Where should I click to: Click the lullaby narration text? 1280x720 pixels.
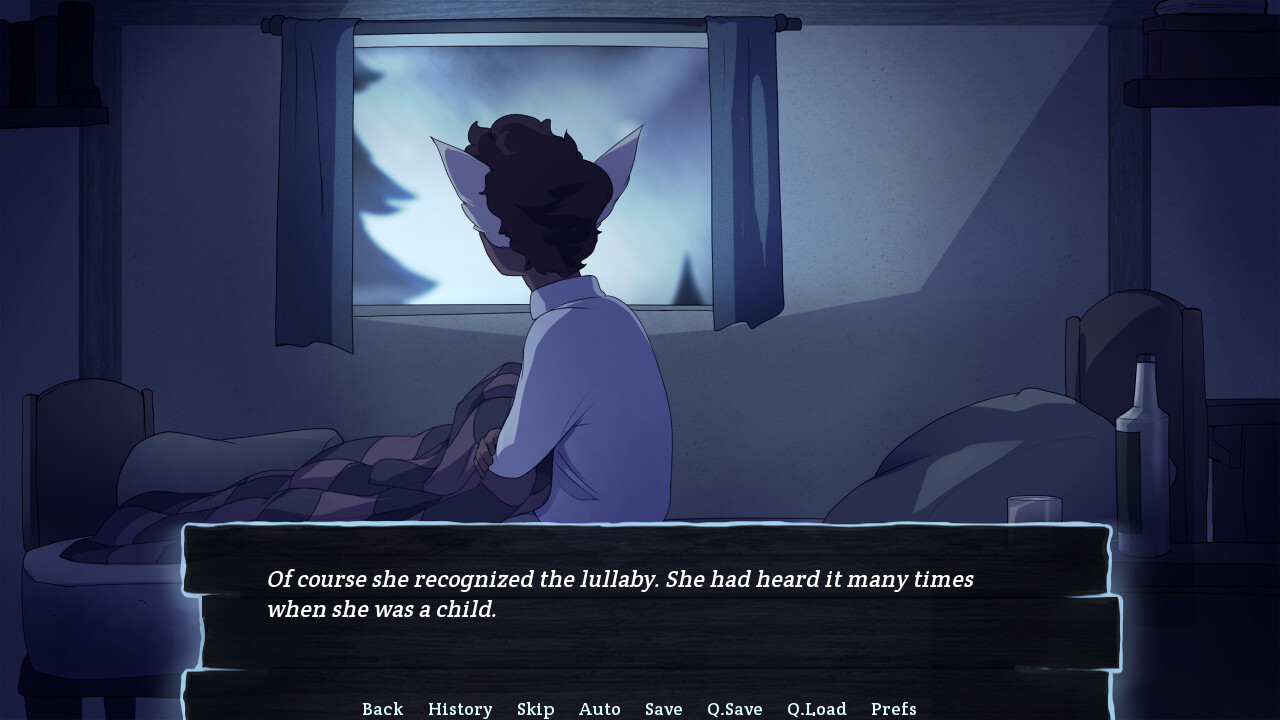point(620,590)
